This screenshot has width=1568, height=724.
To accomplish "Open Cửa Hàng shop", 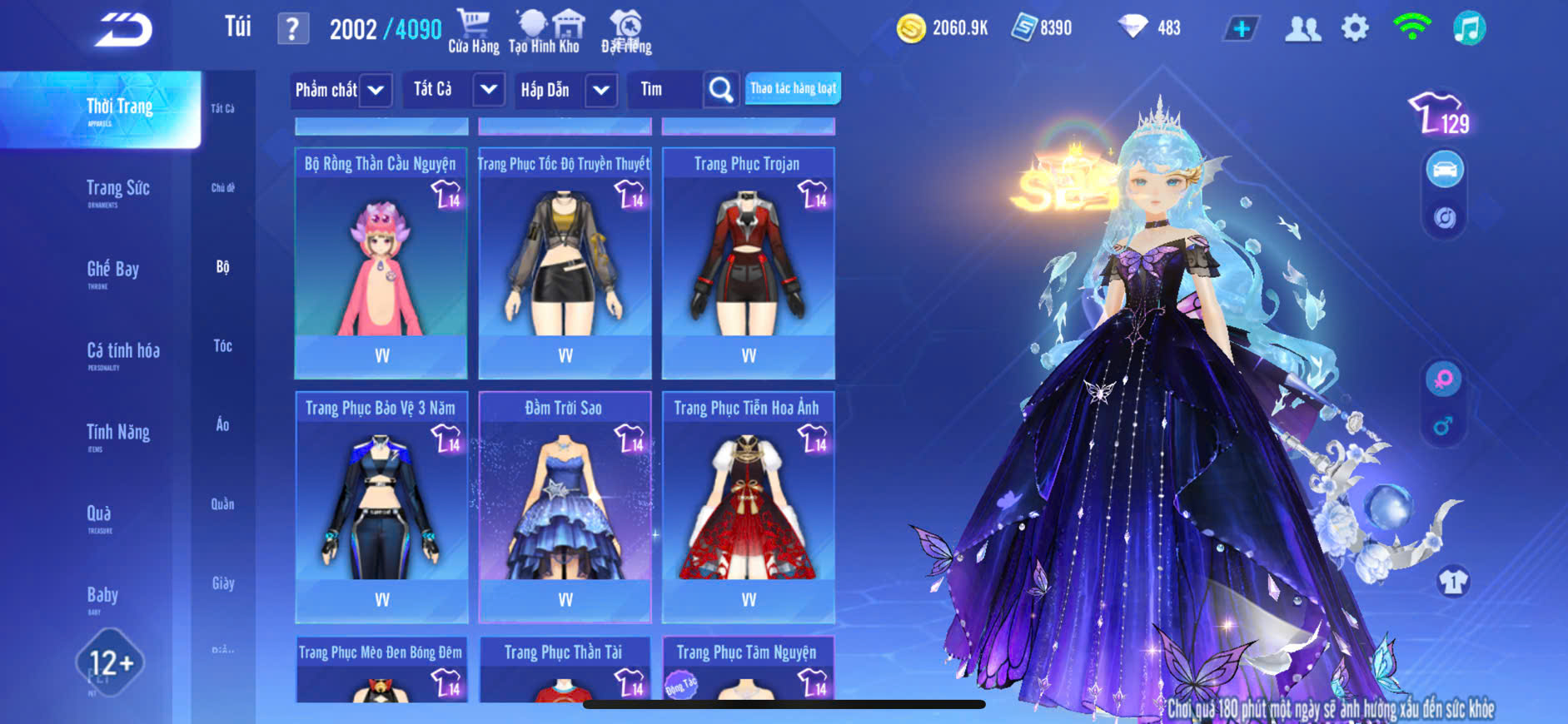I will pyautogui.click(x=474, y=31).
